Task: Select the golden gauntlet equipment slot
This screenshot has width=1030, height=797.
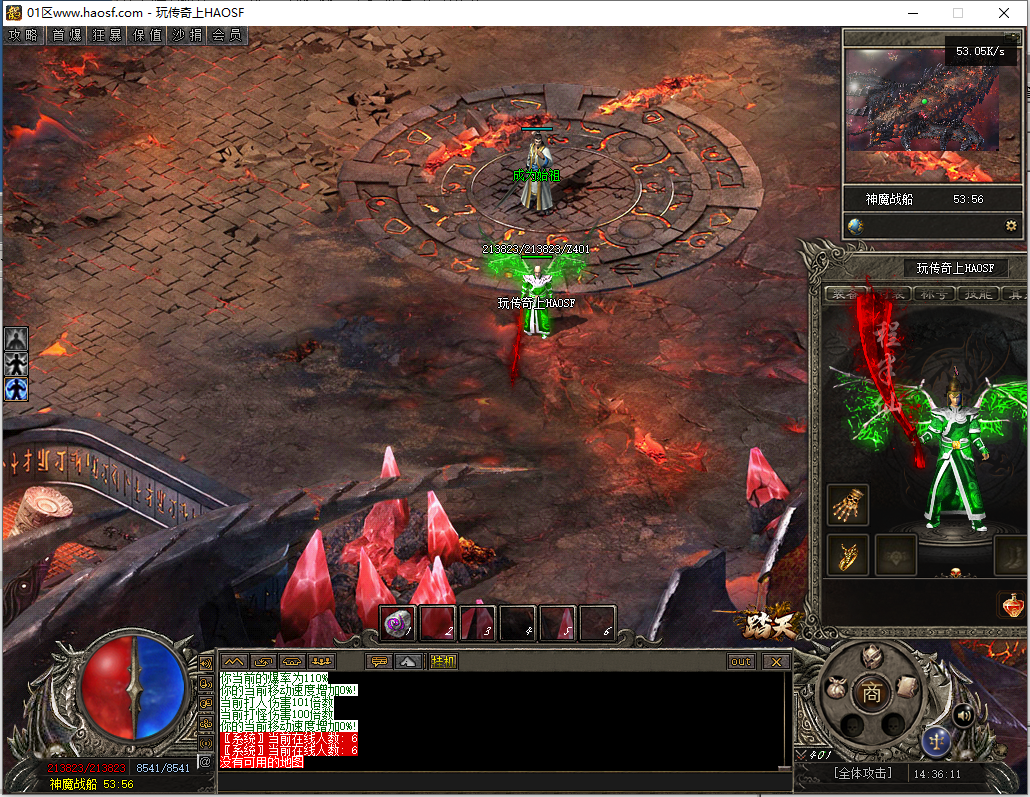Action: point(849,505)
